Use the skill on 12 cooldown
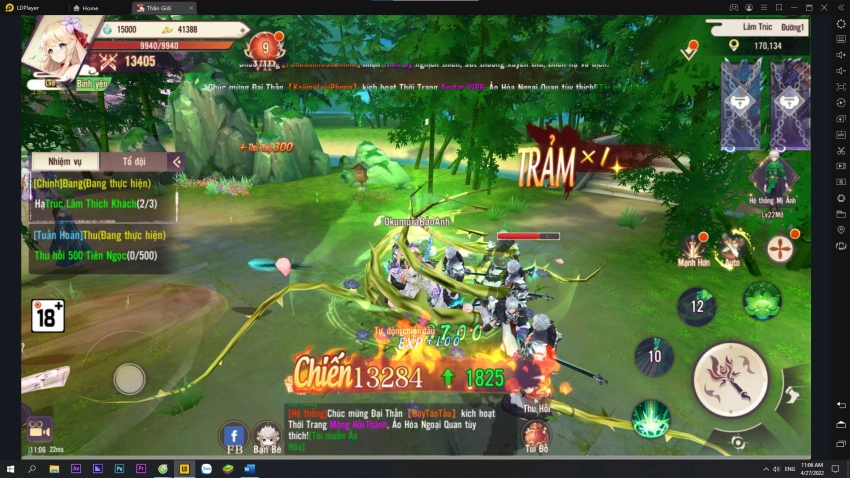This screenshot has width=850, height=478. (697, 306)
